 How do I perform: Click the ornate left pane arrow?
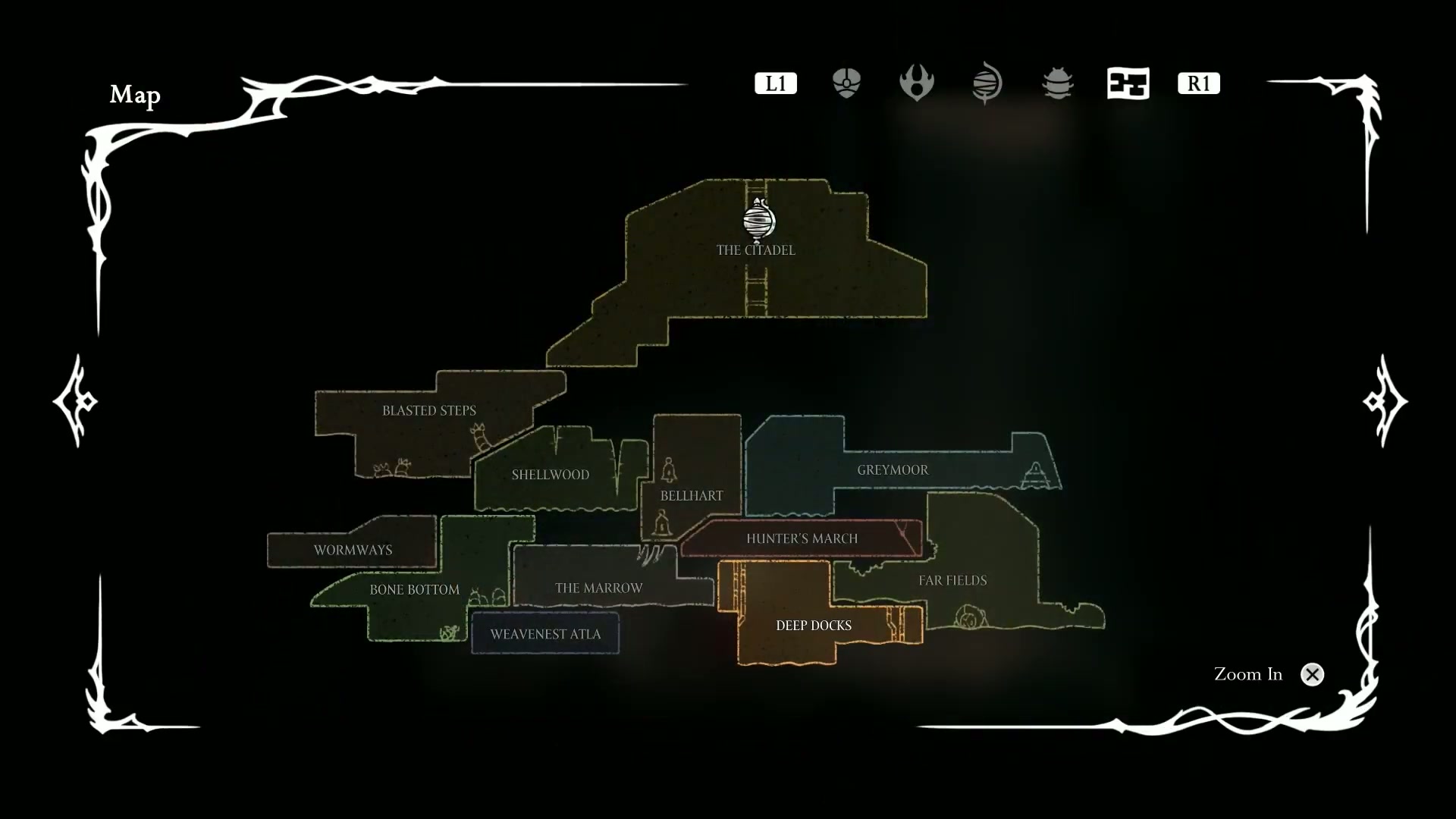tap(75, 400)
